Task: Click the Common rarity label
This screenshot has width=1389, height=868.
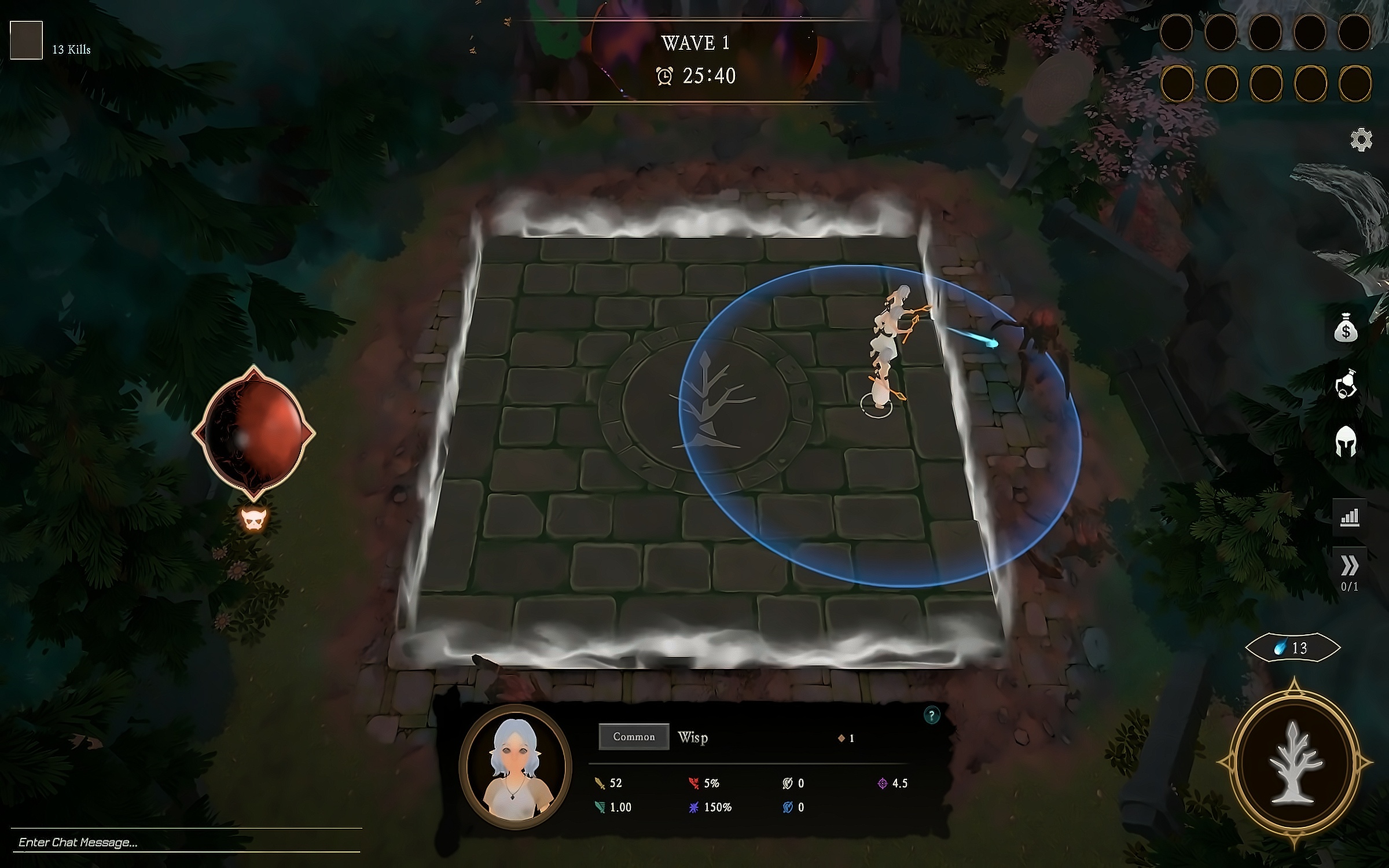Action: 634,737
